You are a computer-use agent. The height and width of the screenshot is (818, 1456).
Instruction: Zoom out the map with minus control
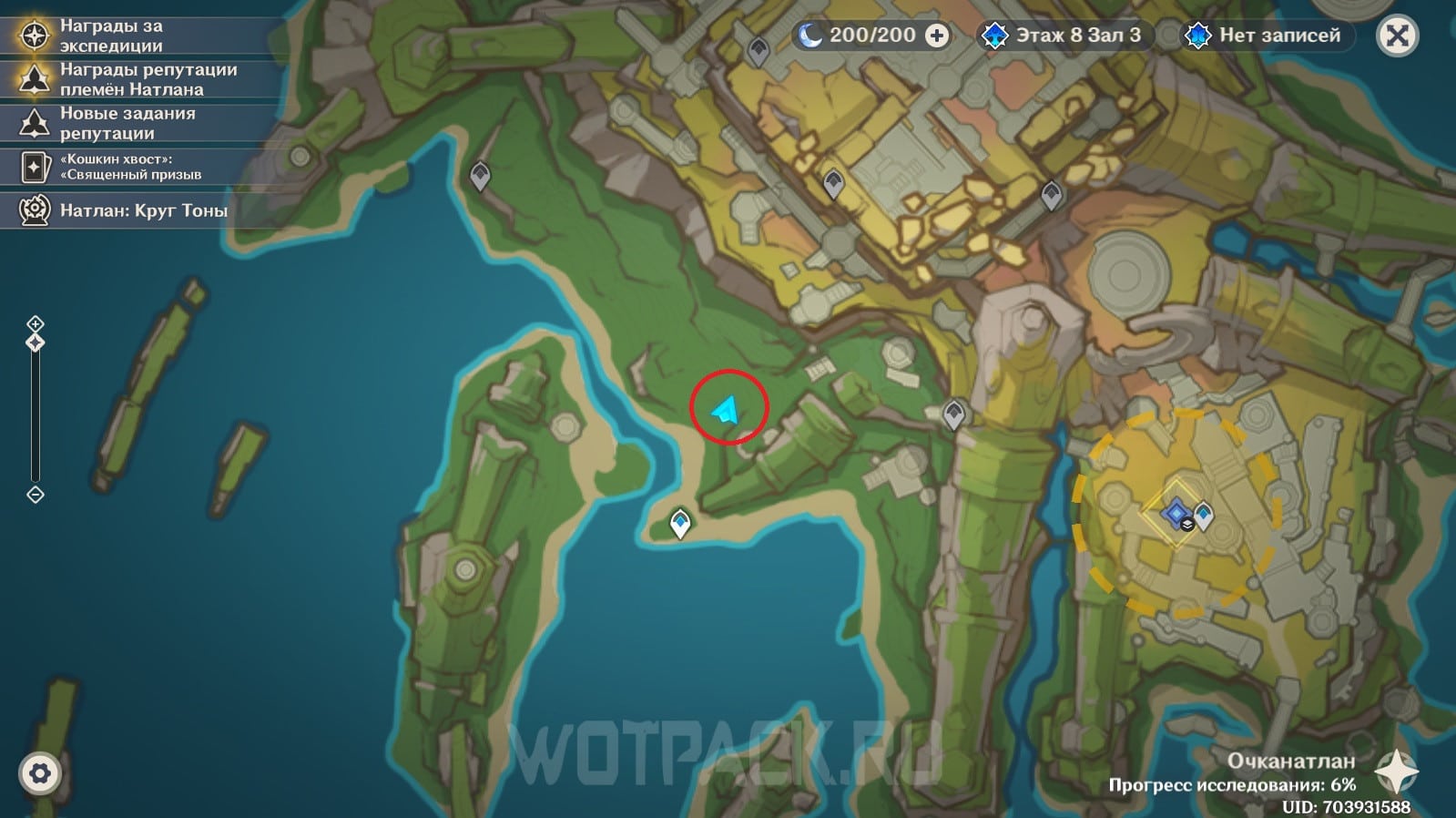(x=35, y=495)
